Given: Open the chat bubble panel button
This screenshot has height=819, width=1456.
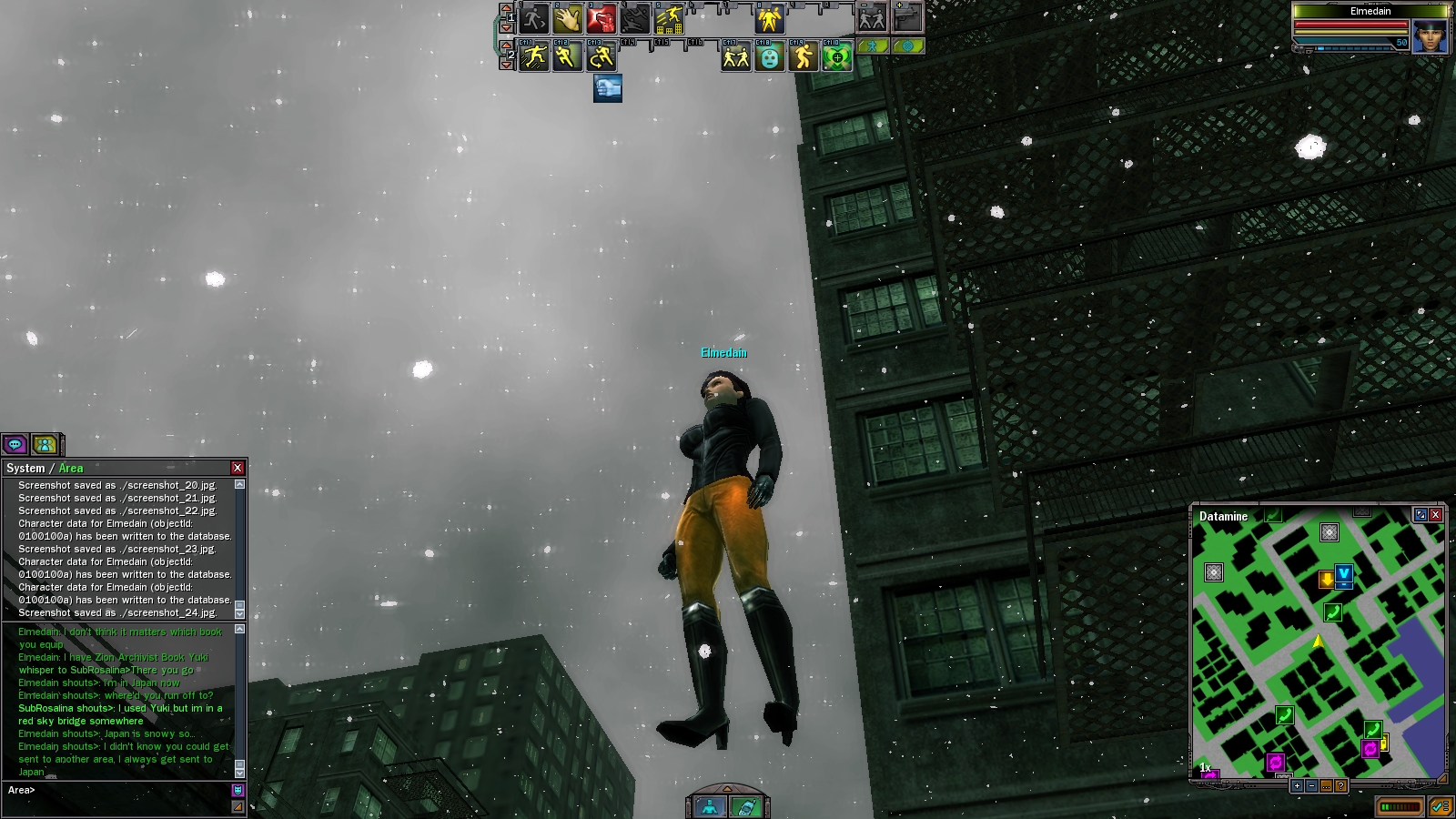Looking at the screenshot, I should 15,444.
